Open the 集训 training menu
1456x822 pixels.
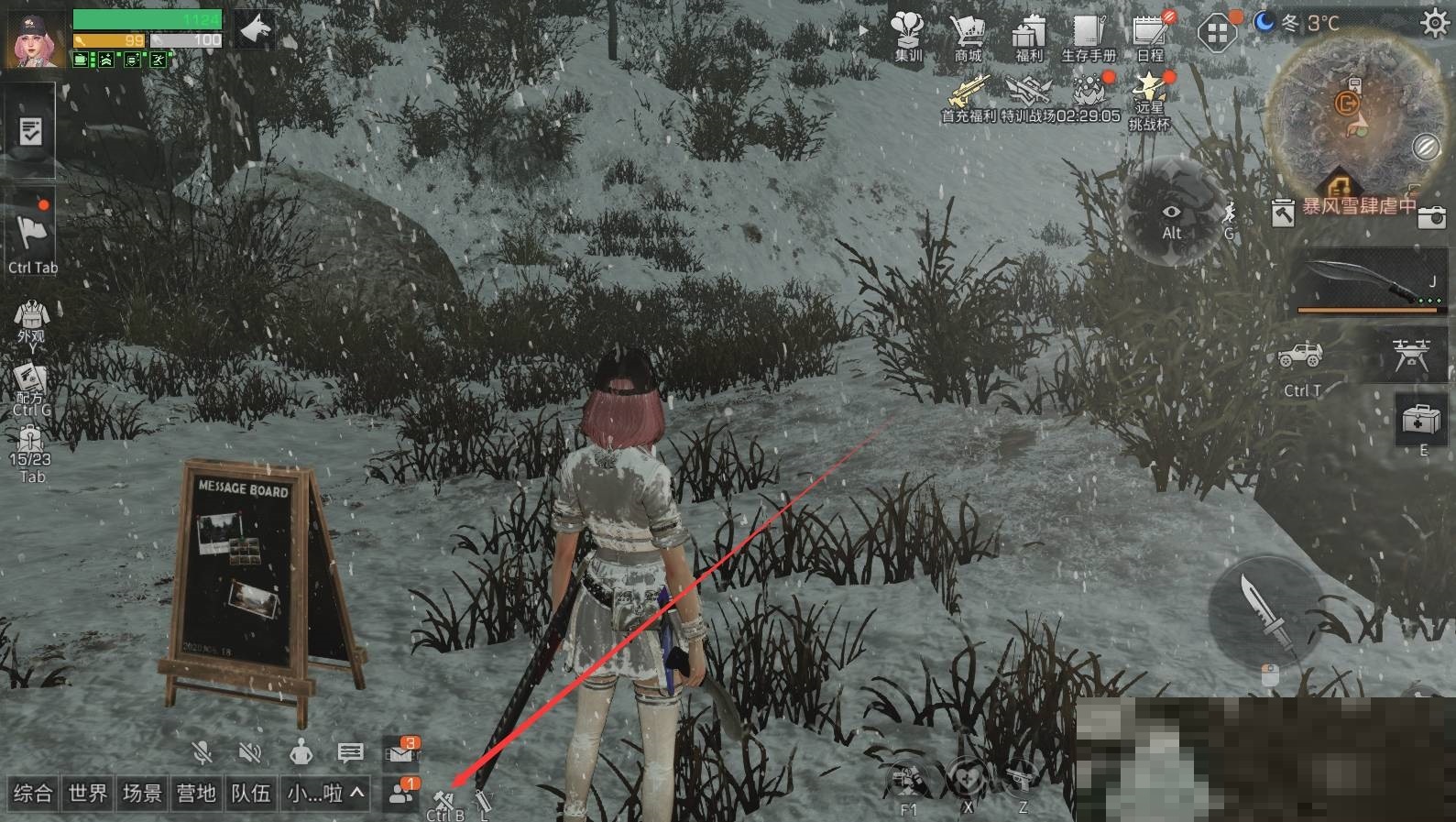[x=908, y=35]
